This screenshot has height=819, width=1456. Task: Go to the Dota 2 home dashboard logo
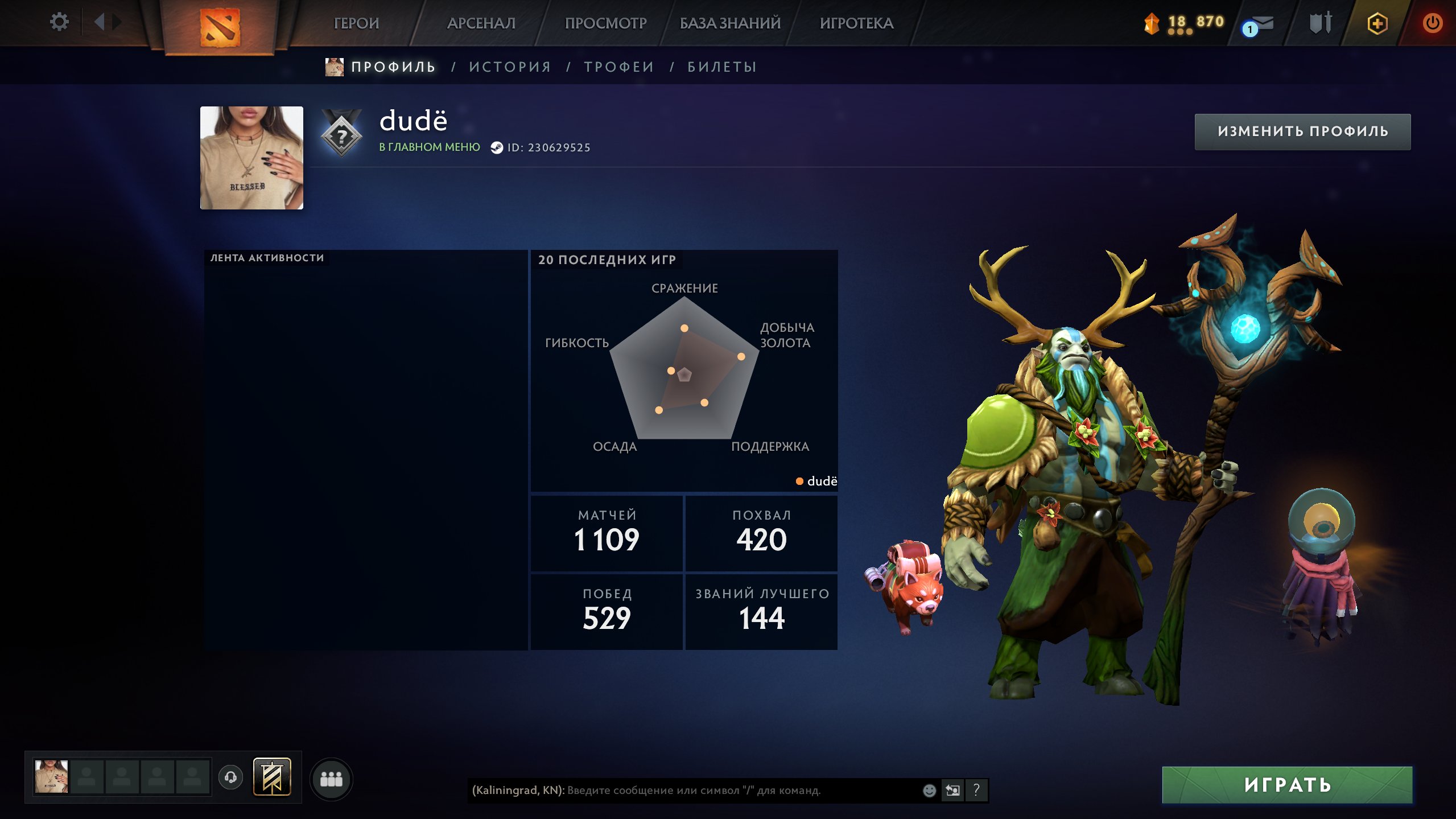point(220,27)
